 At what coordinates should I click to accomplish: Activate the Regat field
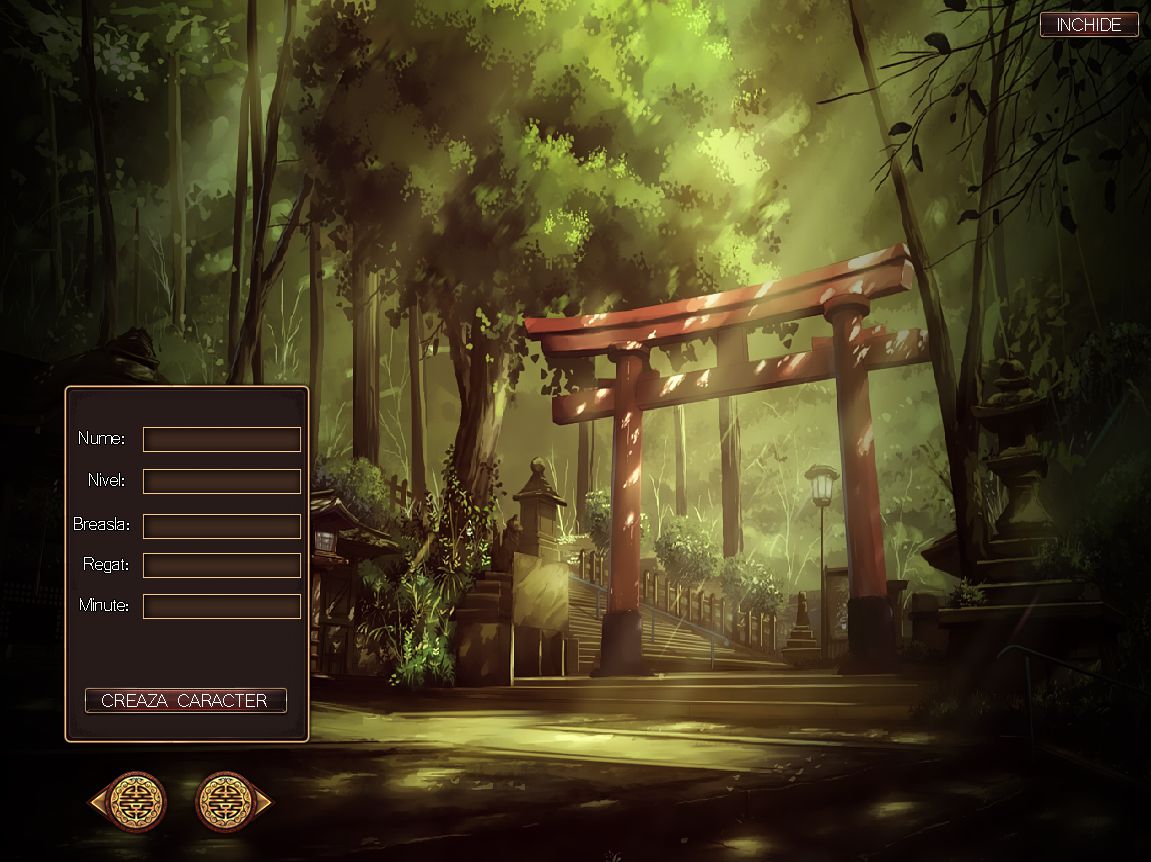tap(221, 565)
